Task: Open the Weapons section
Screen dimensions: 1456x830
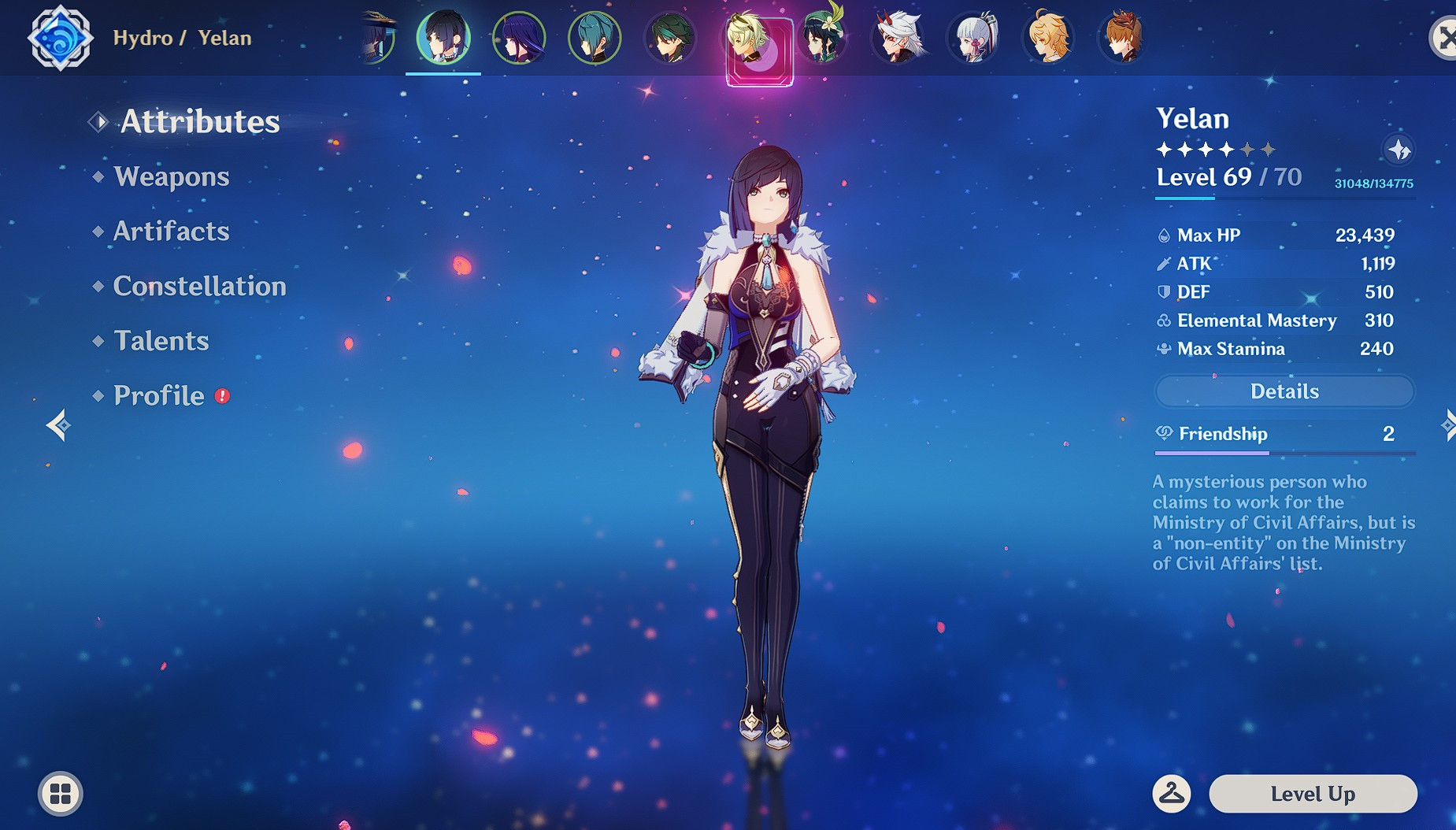Action: pyautogui.click(x=170, y=176)
